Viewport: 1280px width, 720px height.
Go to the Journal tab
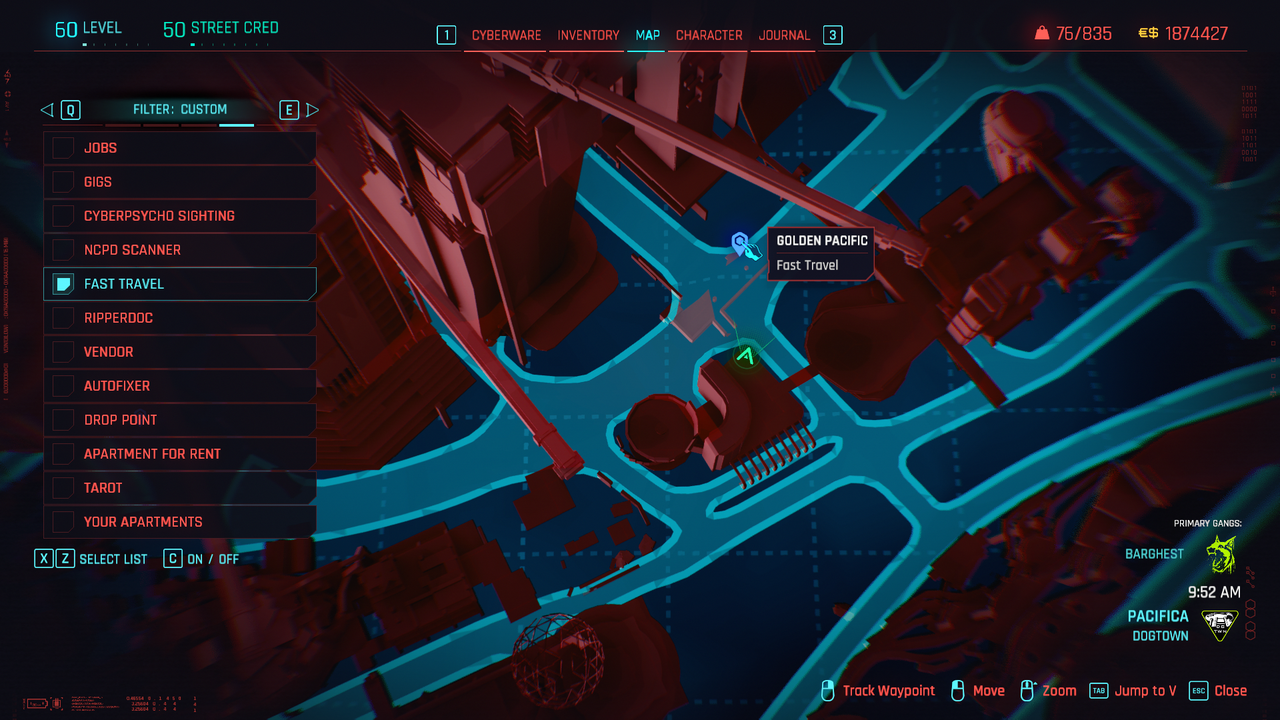(784, 35)
